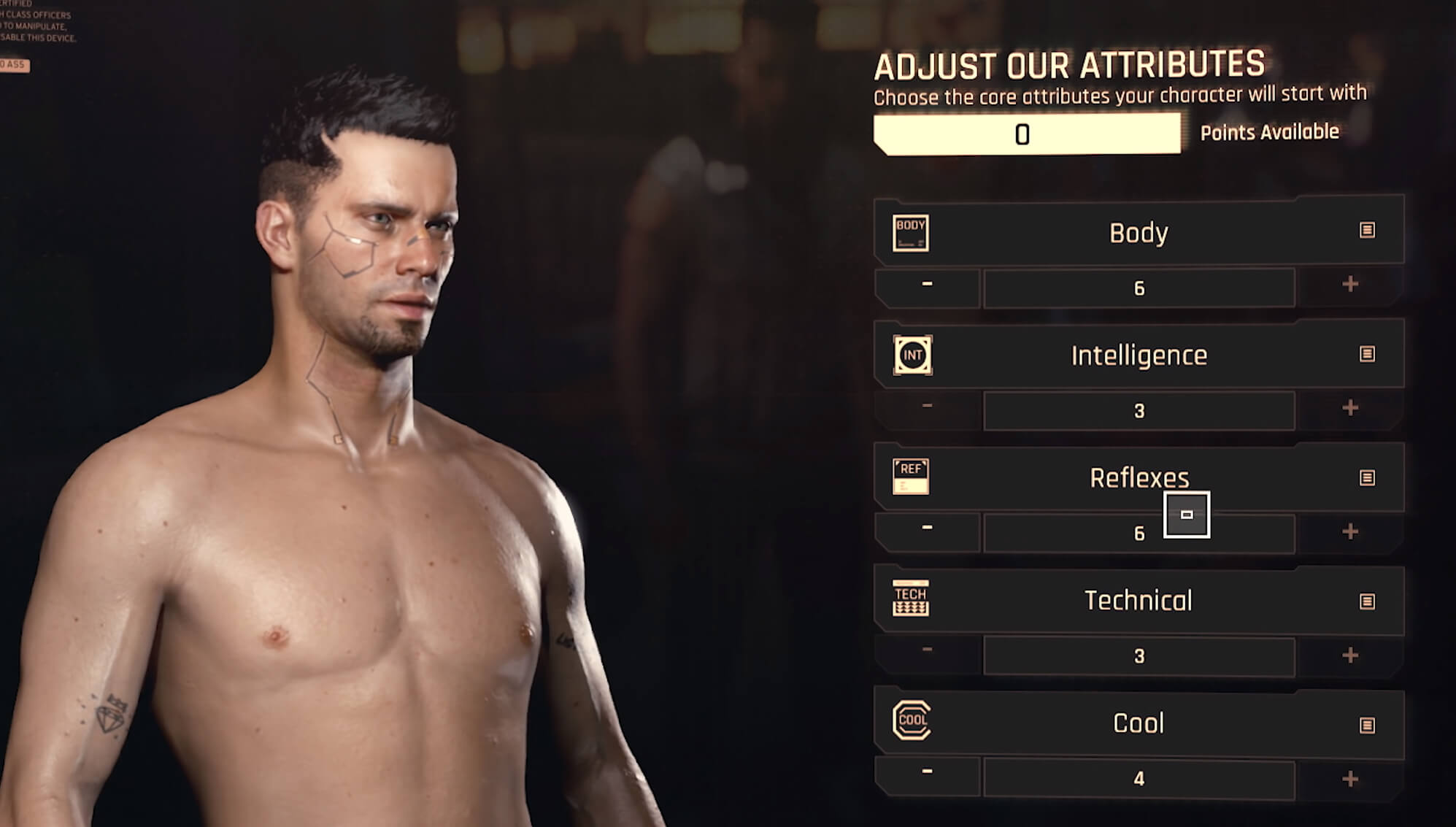The image size is (1456, 827).
Task: Select the Intelligence attribute header row
Action: pyautogui.click(x=1138, y=355)
